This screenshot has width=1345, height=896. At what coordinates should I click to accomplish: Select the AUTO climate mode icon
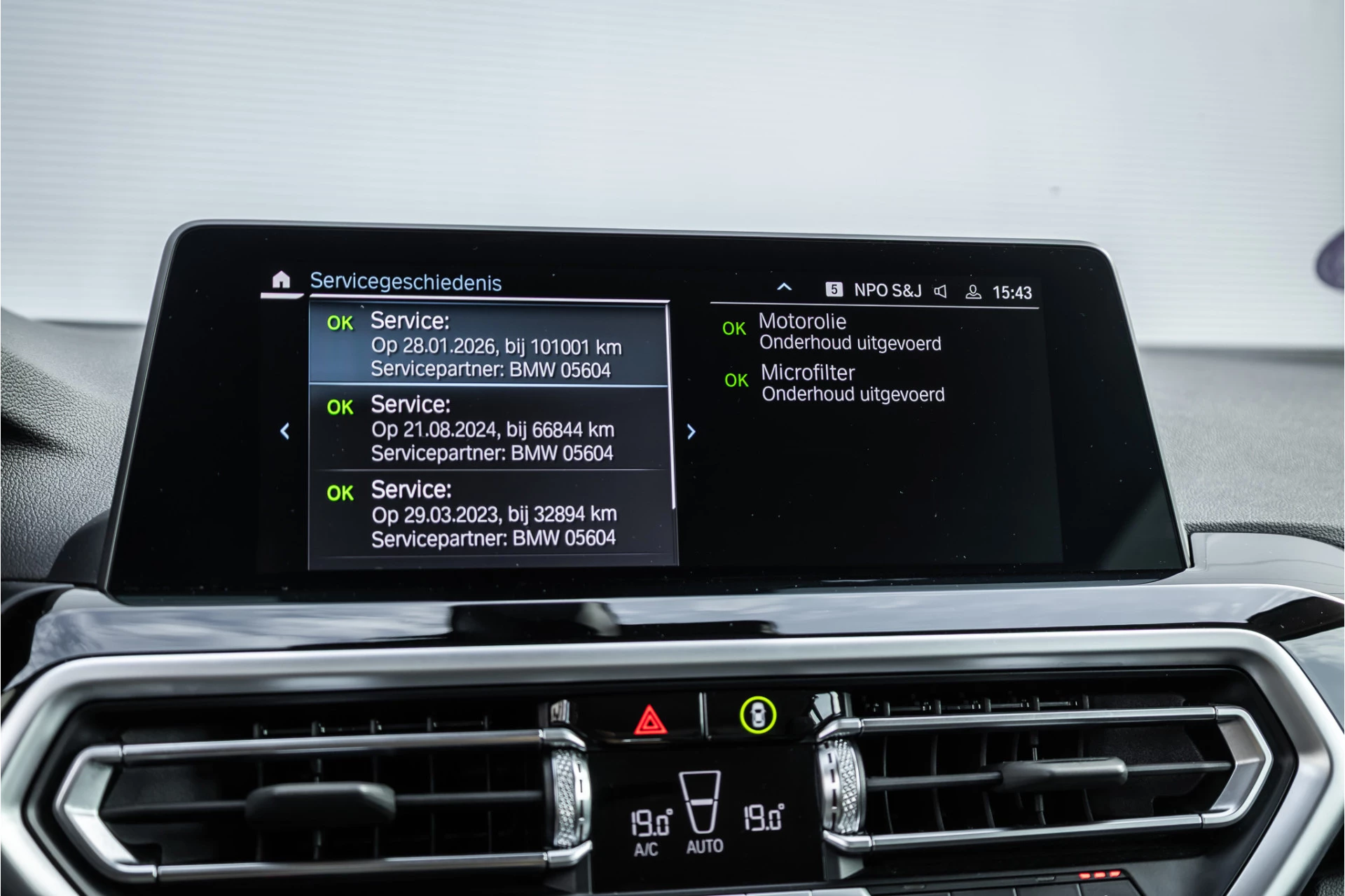[x=706, y=845]
